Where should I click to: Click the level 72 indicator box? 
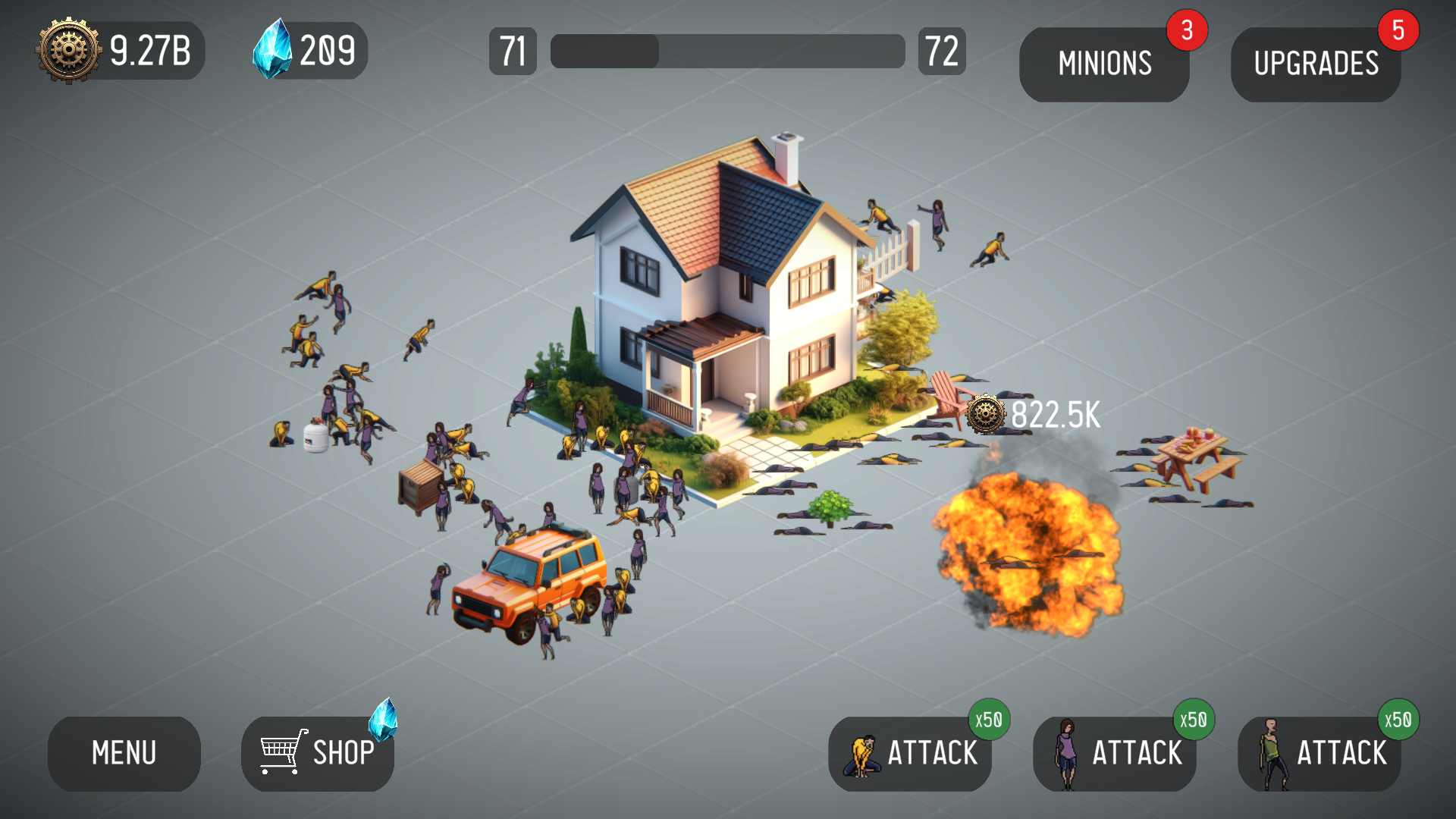point(942,50)
